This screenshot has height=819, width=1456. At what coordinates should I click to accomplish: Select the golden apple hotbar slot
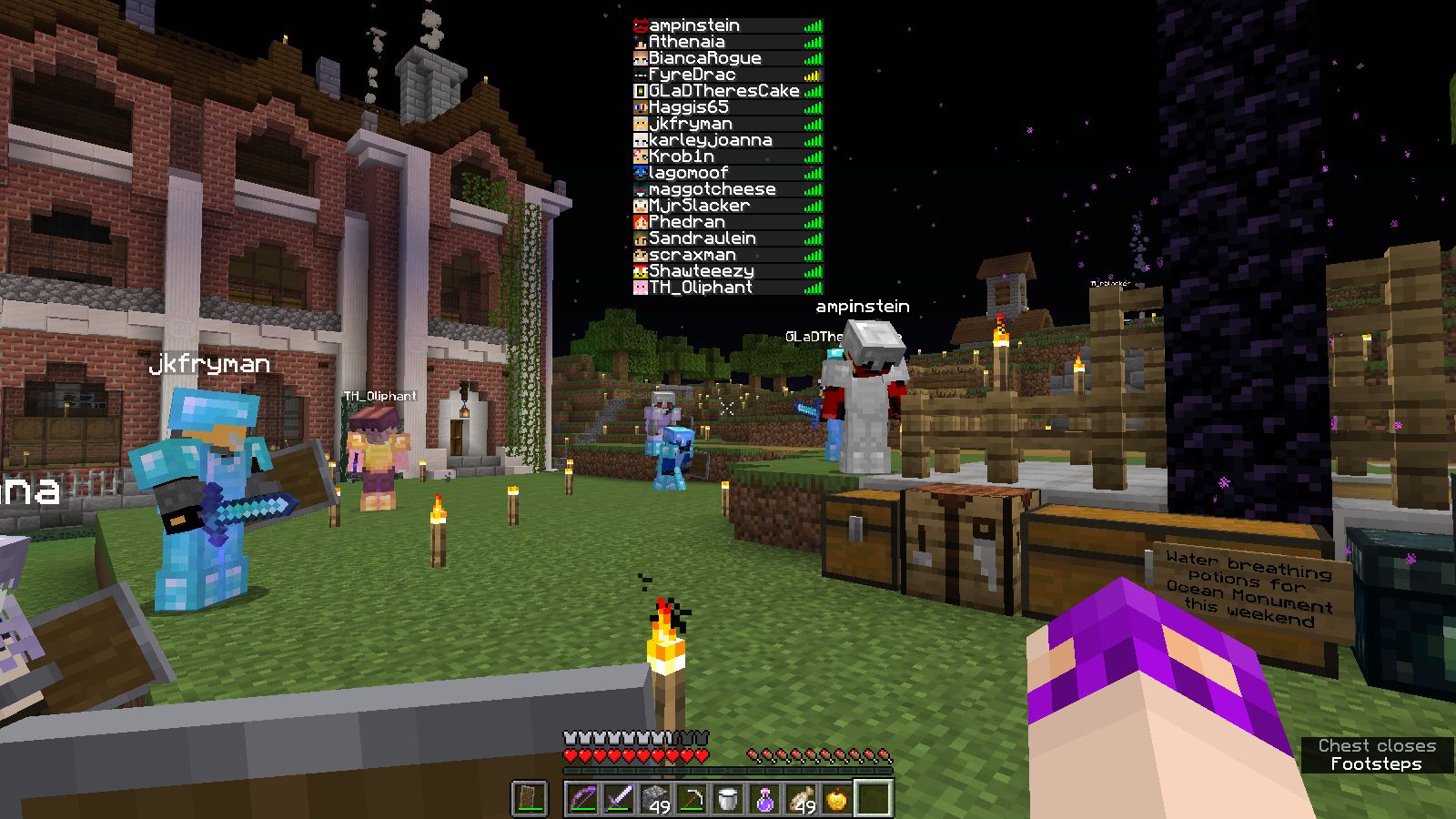(x=837, y=799)
